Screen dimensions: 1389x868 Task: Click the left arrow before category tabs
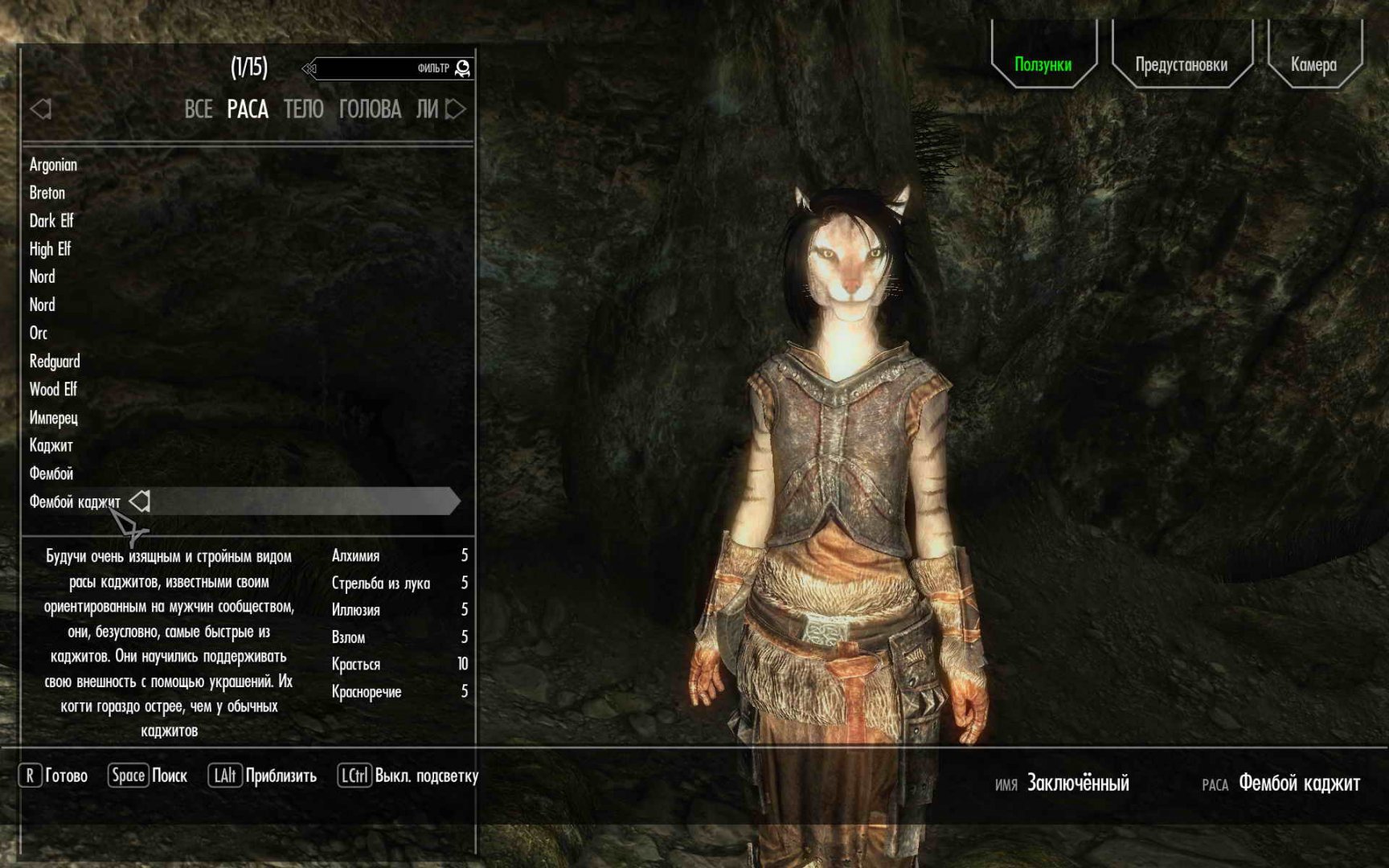pos(40,109)
